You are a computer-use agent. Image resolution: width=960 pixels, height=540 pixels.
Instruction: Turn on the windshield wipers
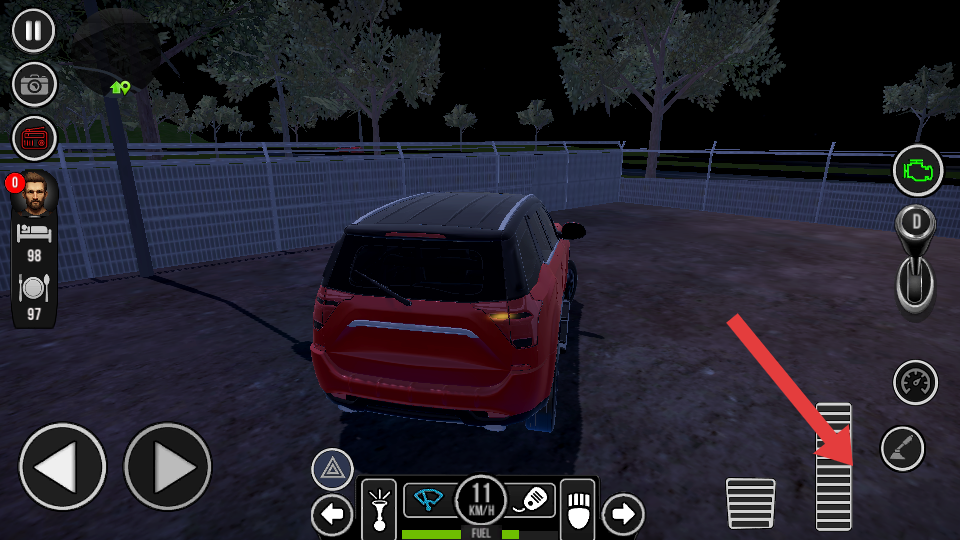[429, 498]
